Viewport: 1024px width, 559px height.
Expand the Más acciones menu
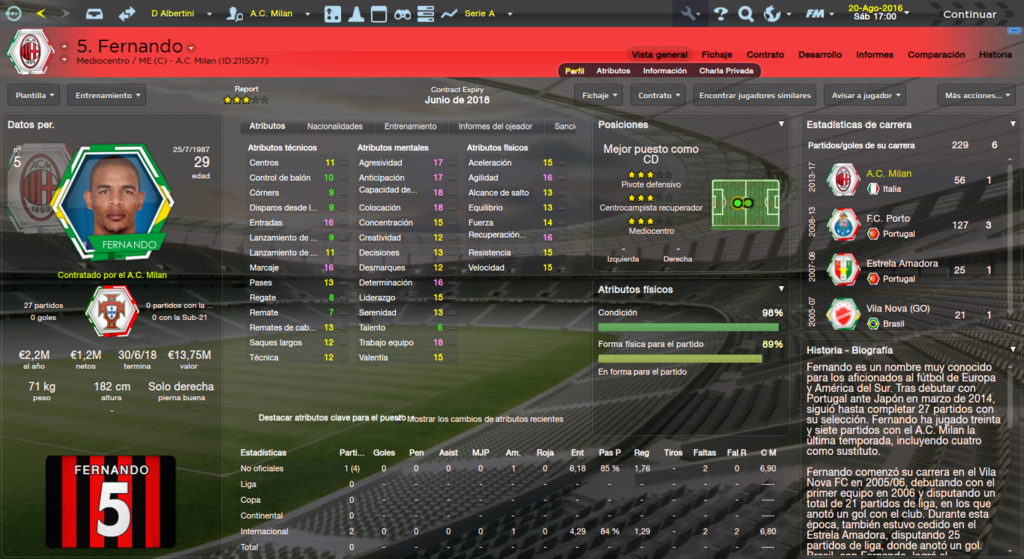[x=975, y=95]
